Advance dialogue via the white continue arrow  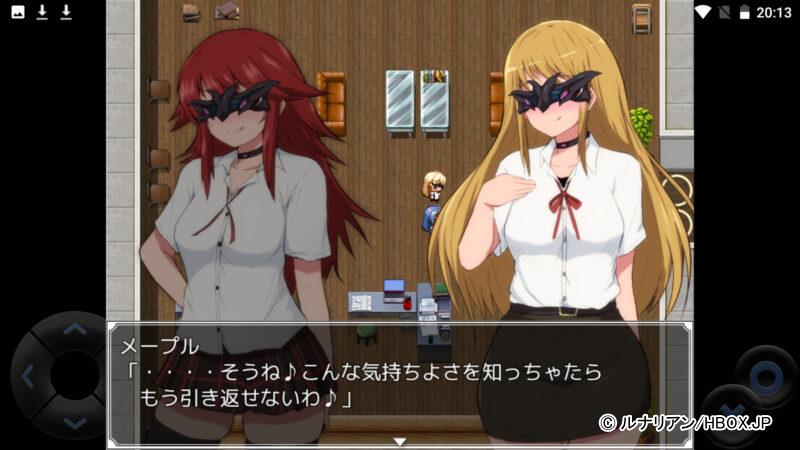tap(399, 440)
